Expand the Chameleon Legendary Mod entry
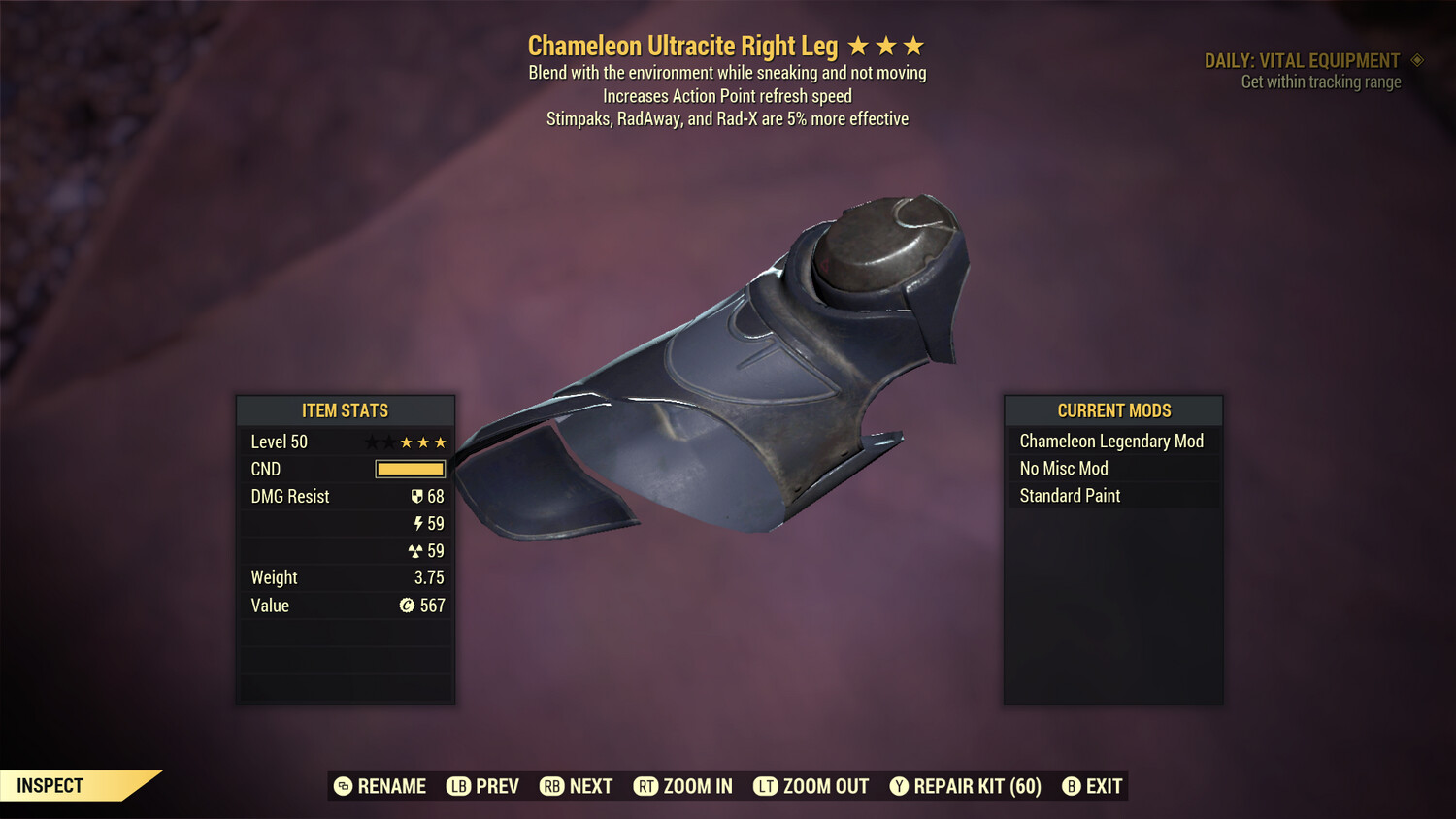The image size is (1456, 819). click(x=1111, y=441)
